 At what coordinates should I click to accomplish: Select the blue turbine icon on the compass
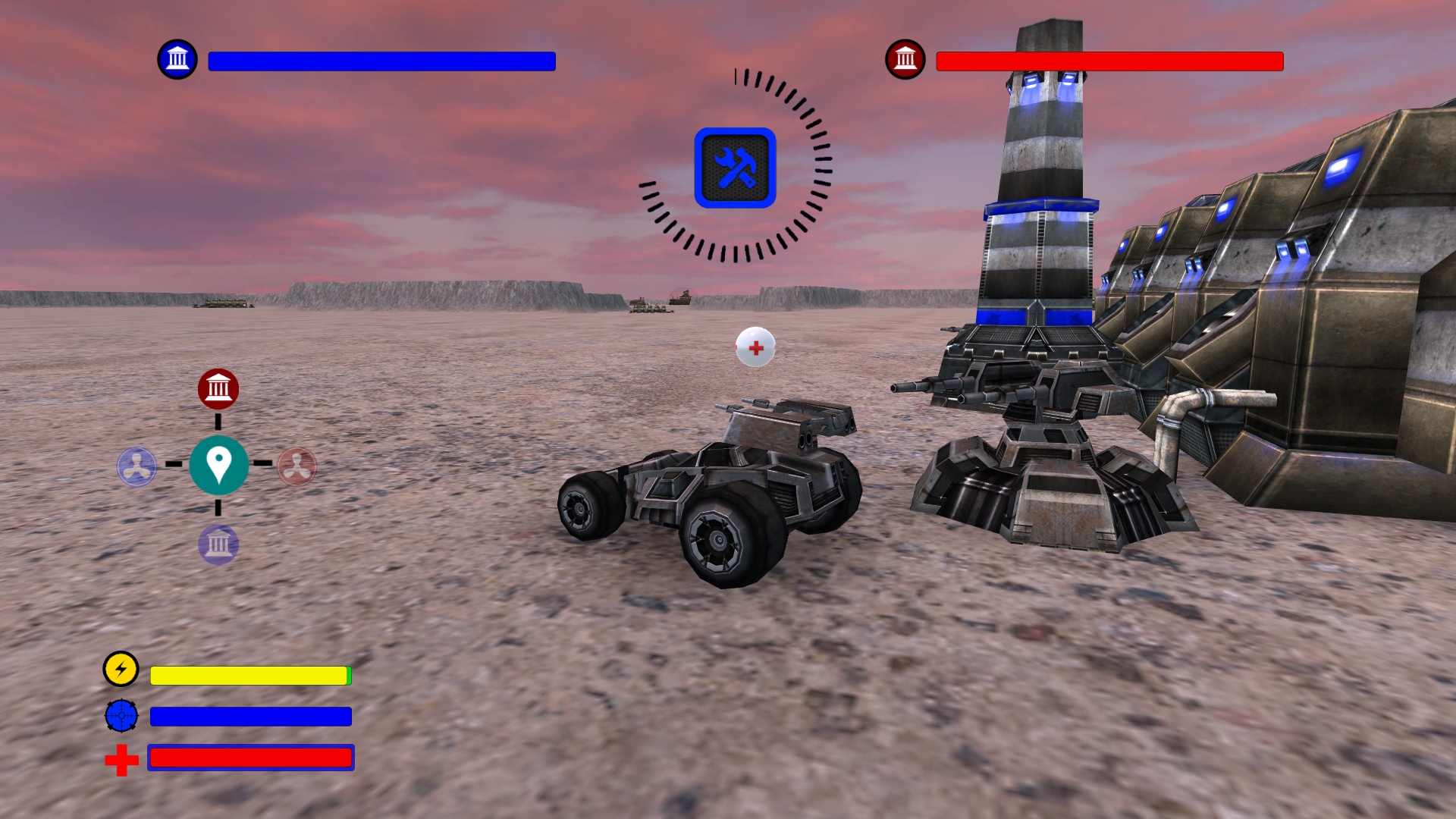(x=137, y=466)
